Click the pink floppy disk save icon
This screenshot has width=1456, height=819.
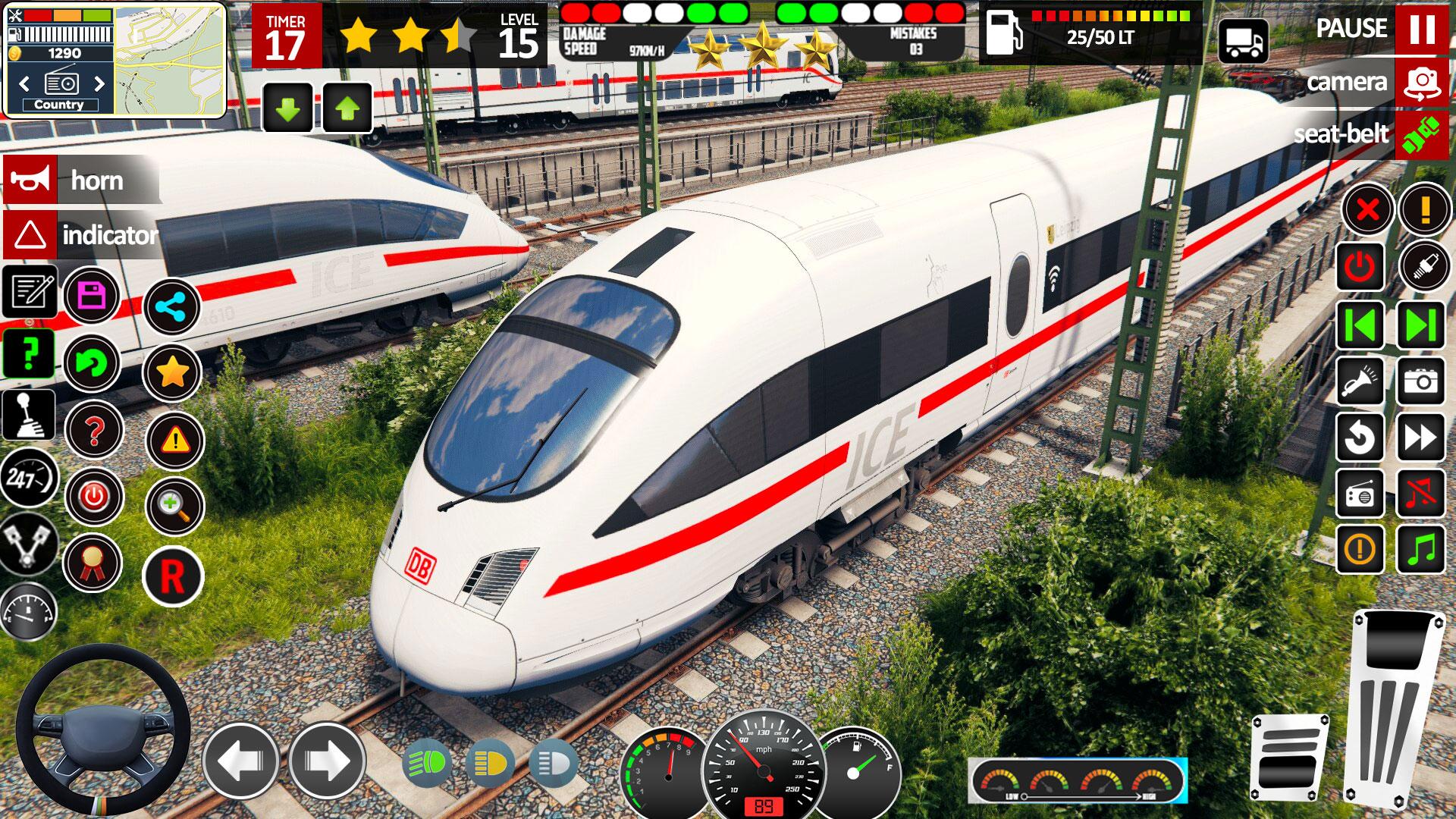point(92,295)
